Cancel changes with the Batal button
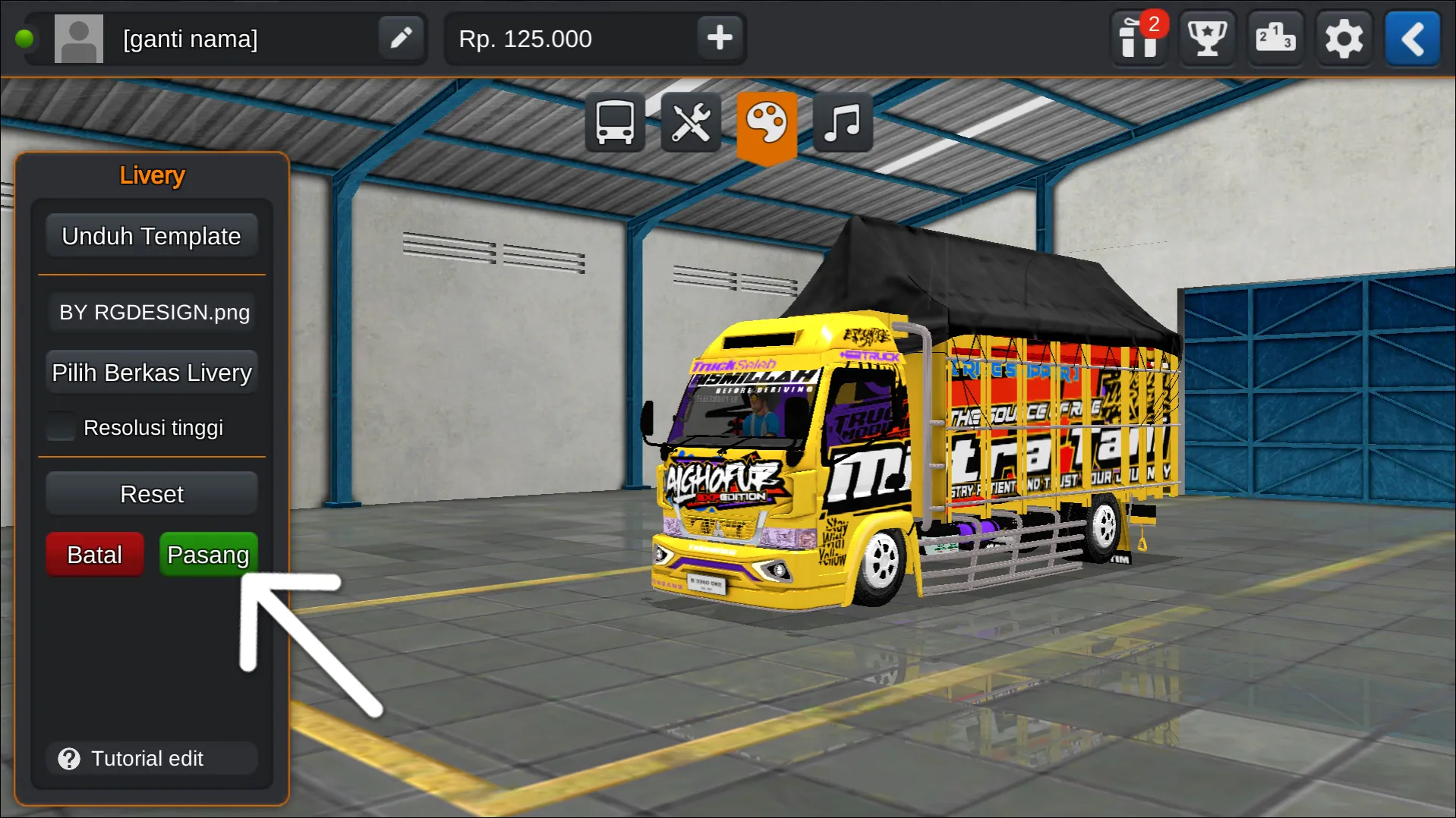This screenshot has width=1456, height=818. click(x=94, y=554)
